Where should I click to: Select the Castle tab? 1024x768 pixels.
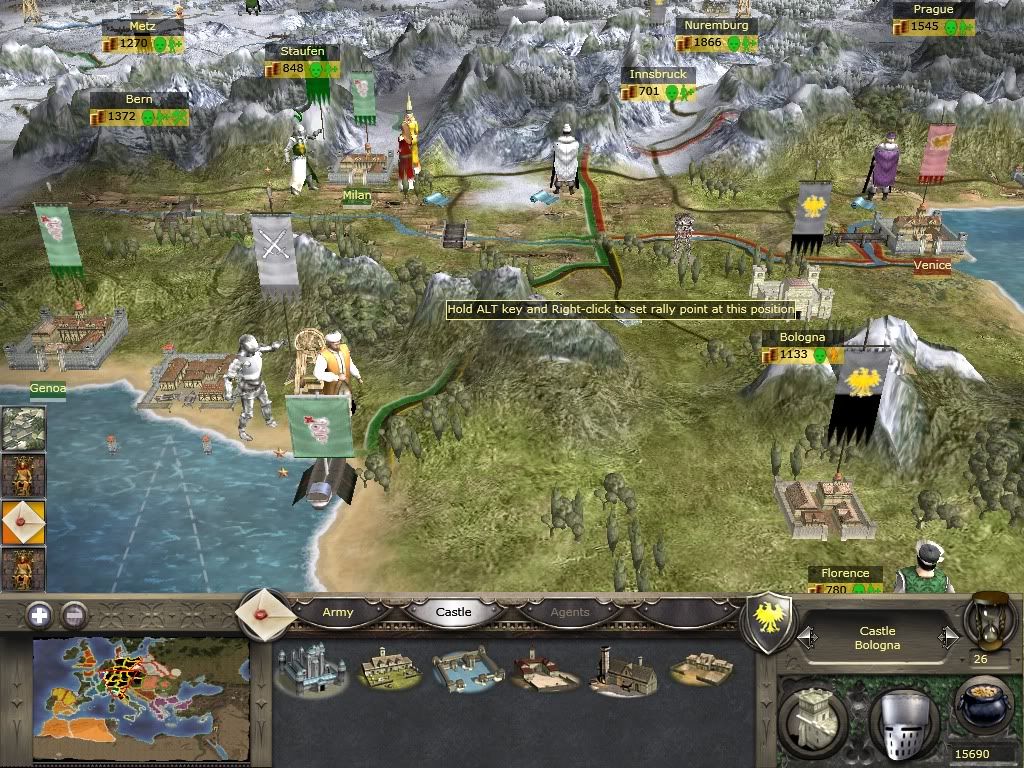click(x=453, y=612)
